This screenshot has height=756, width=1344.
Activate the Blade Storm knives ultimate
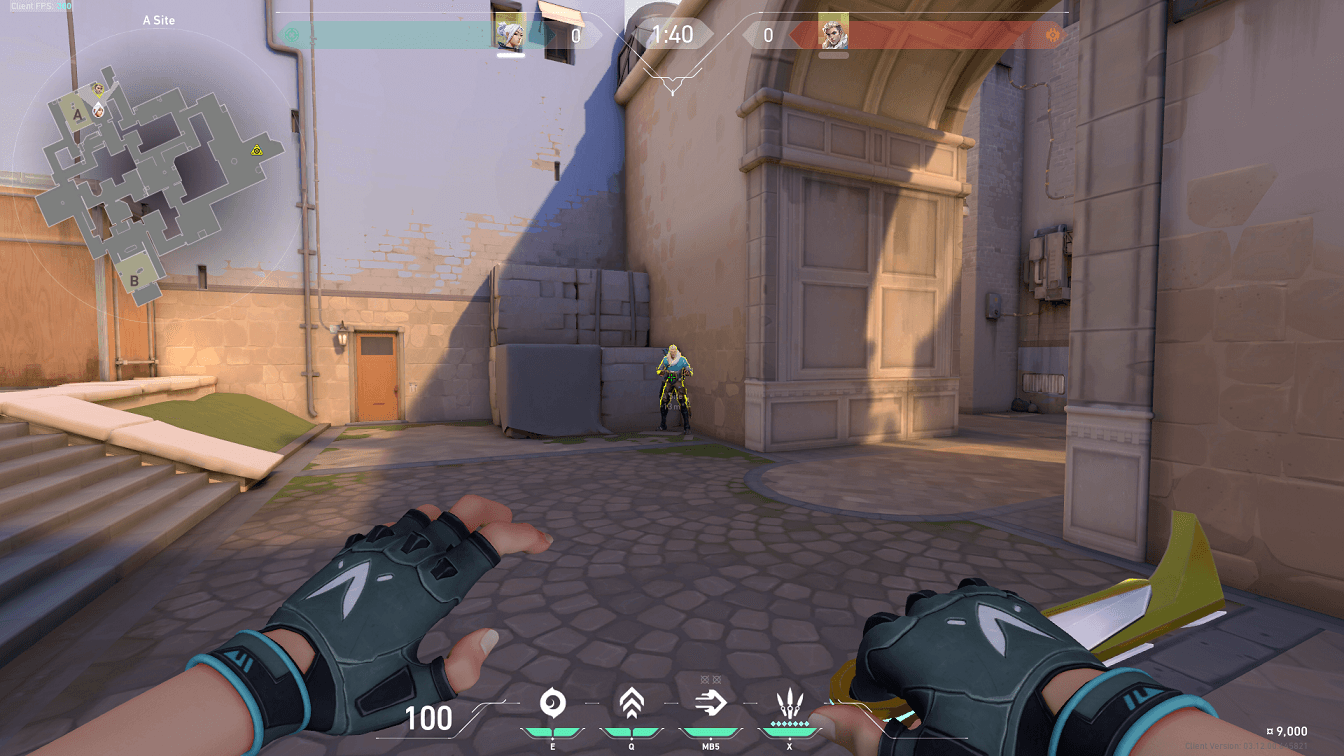click(789, 704)
